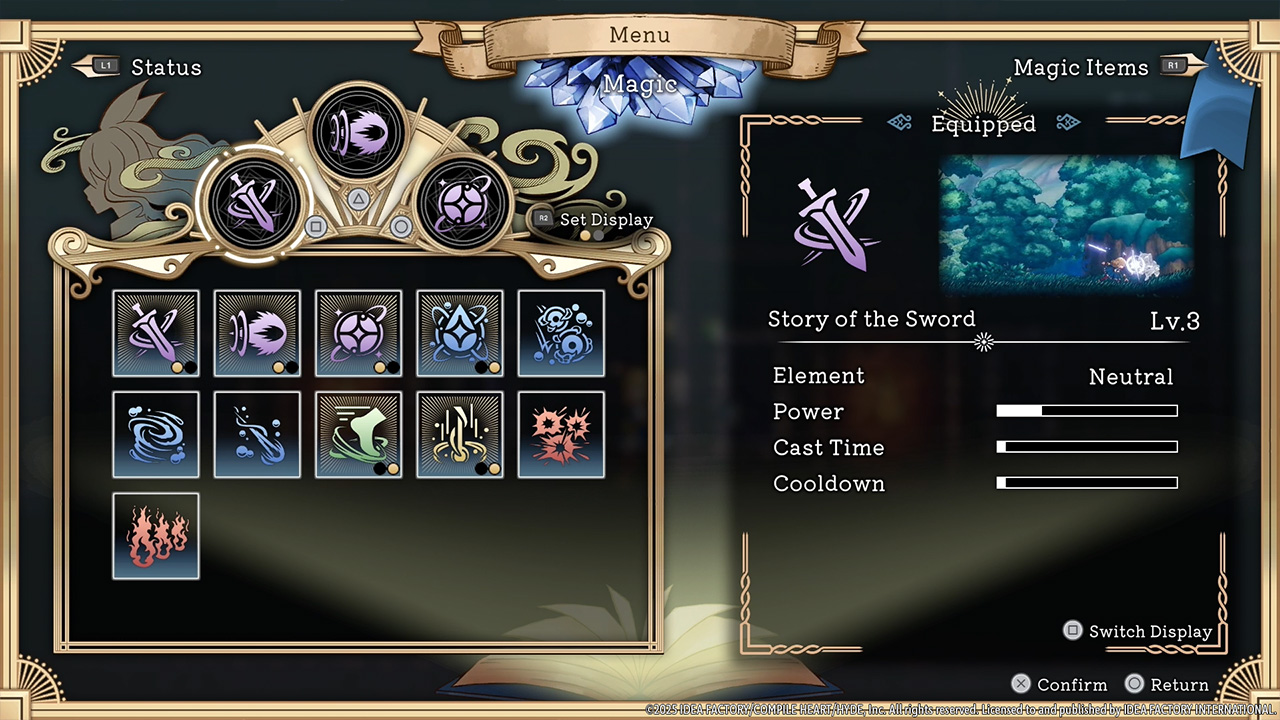The height and width of the screenshot is (720, 1280).
Task: Choose the purple comet spell grid tile
Action: point(257,333)
